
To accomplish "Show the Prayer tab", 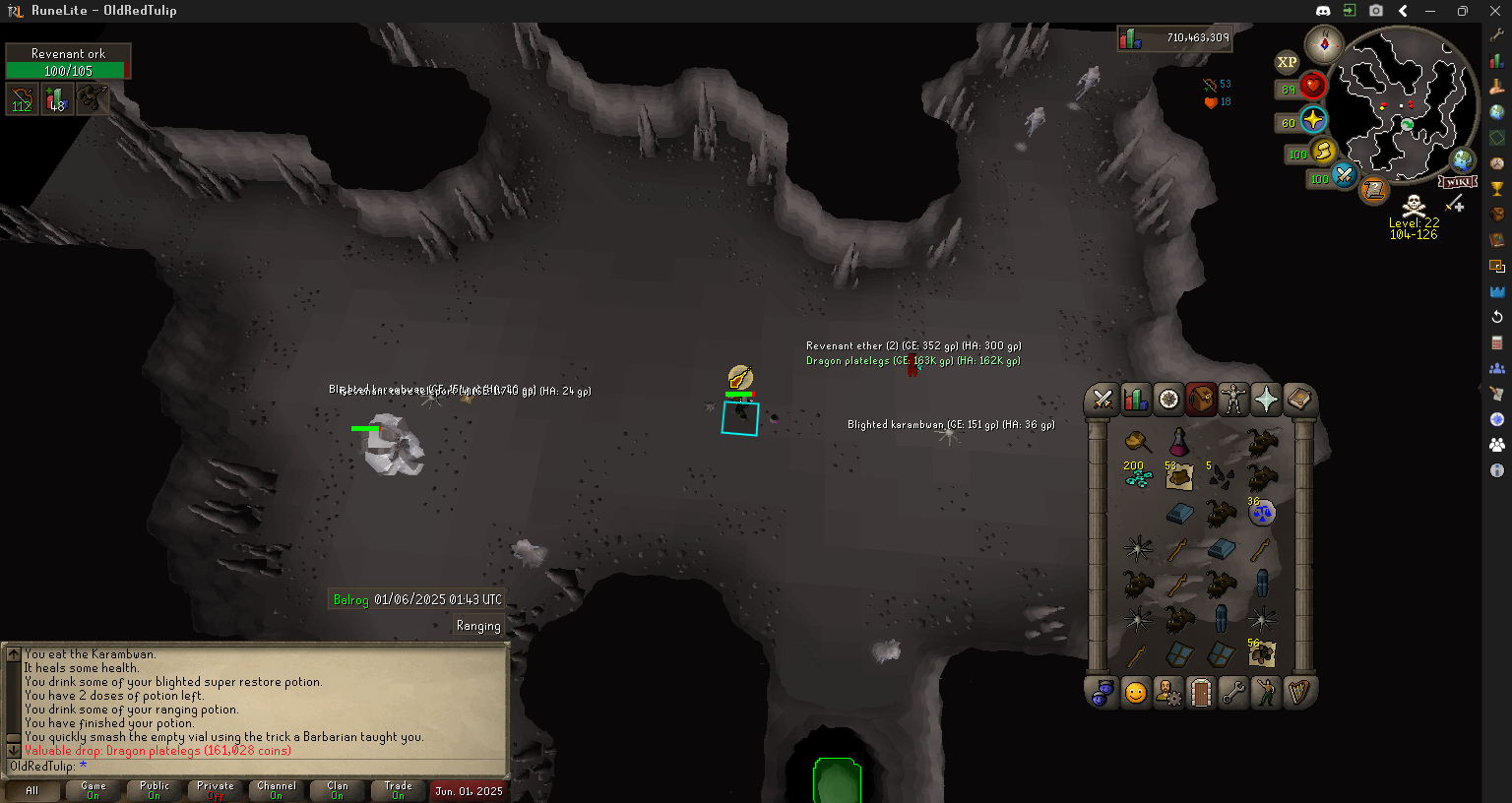I will [x=1266, y=399].
